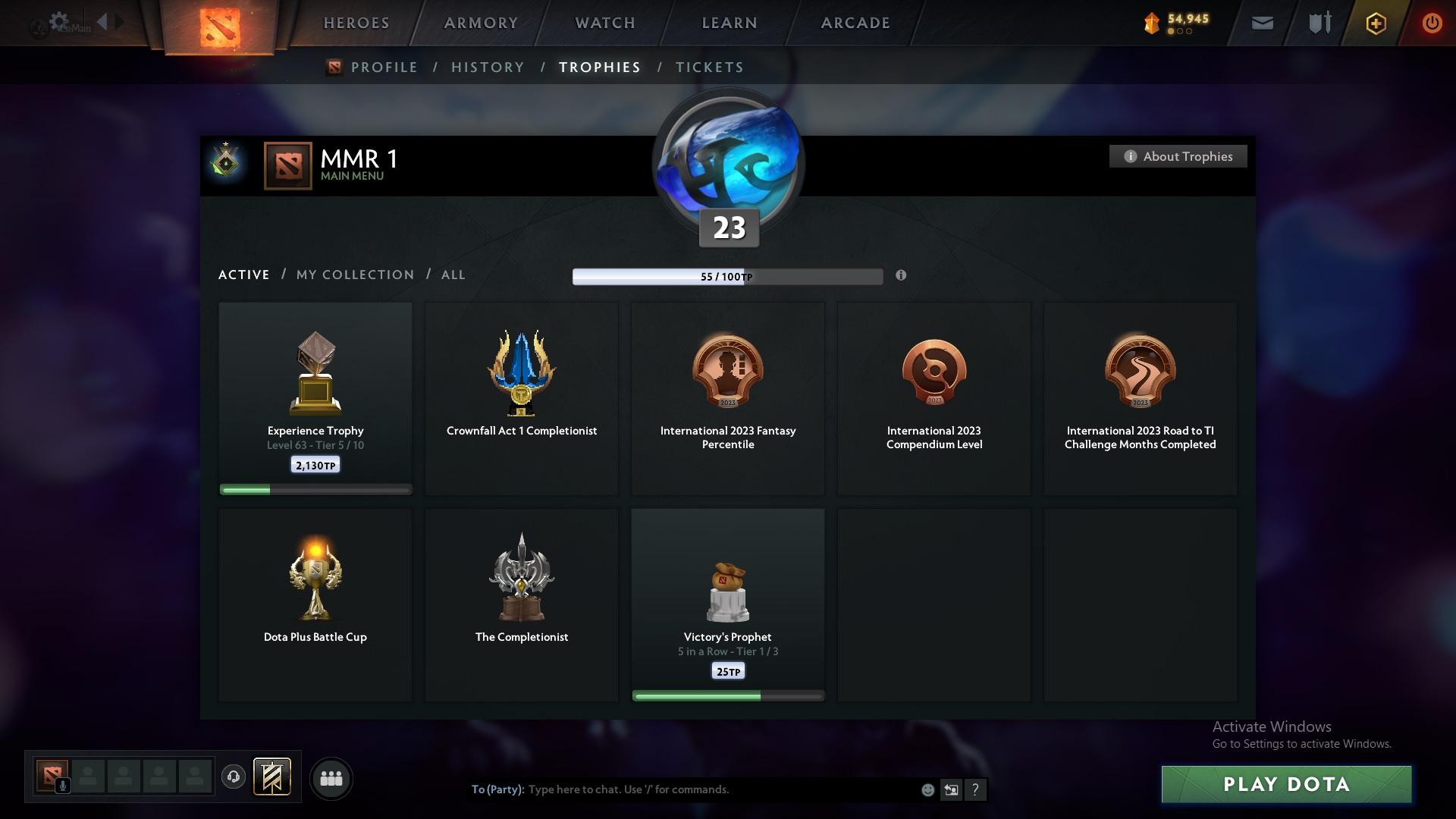Screen dimensions: 1456x819
Task: Toggle the party voice microphone
Action: (x=63, y=786)
